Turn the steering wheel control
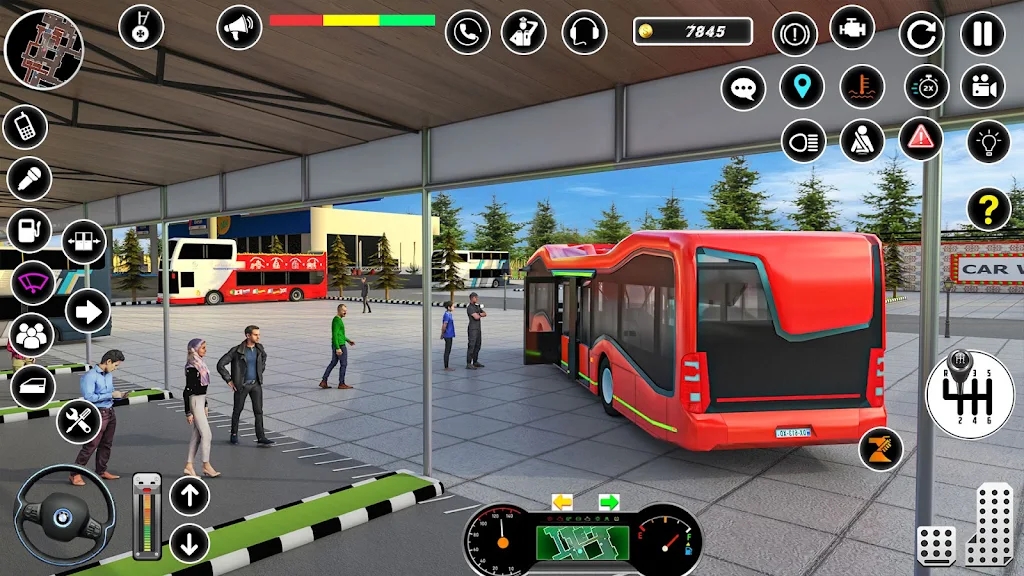1024x576 pixels. tap(64, 514)
